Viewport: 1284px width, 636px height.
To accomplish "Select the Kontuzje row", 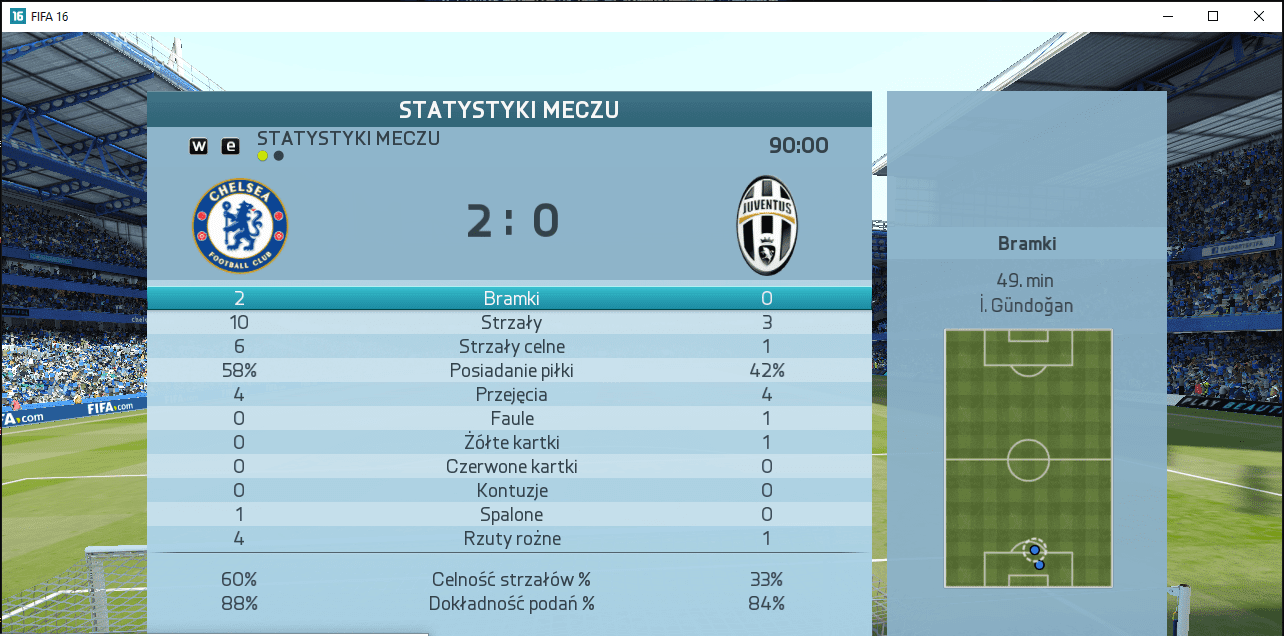I will tap(511, 491).
